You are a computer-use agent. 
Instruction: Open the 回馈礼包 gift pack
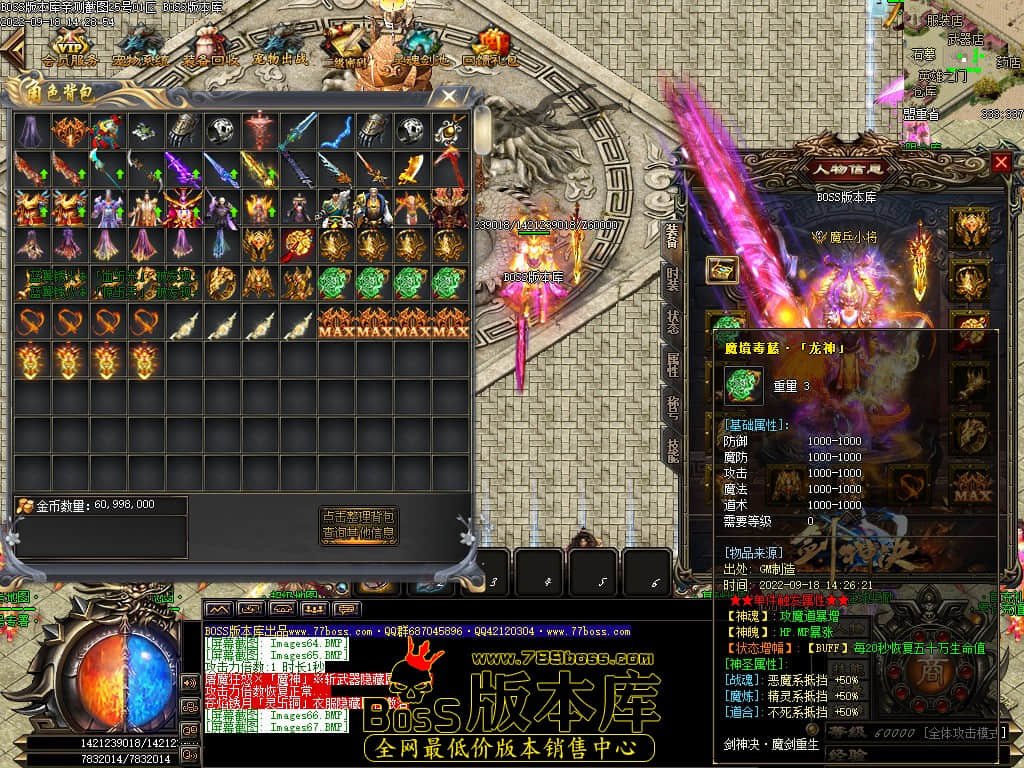point(491,47)
